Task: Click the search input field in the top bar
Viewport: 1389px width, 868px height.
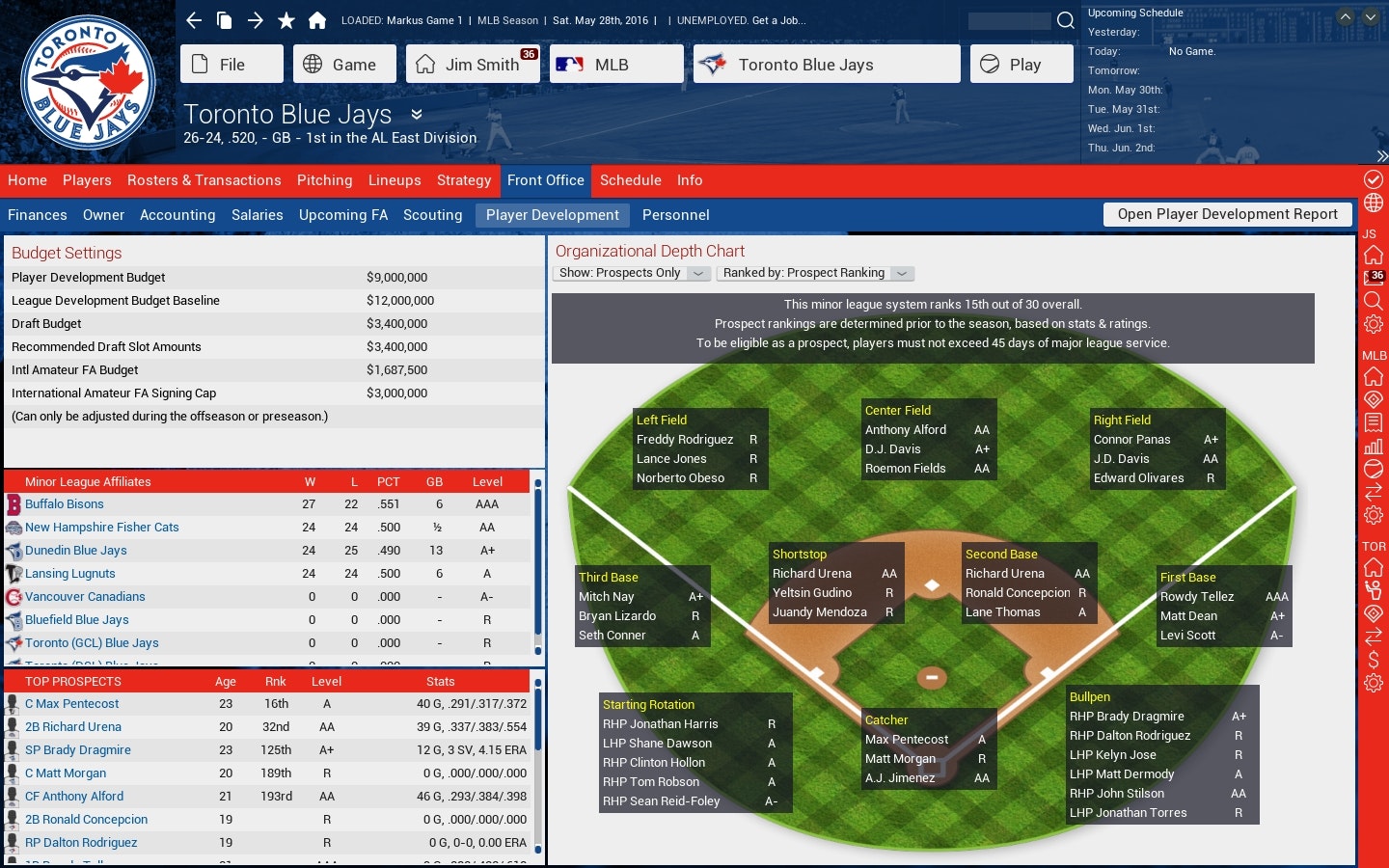Action: tap(1011, 20)
